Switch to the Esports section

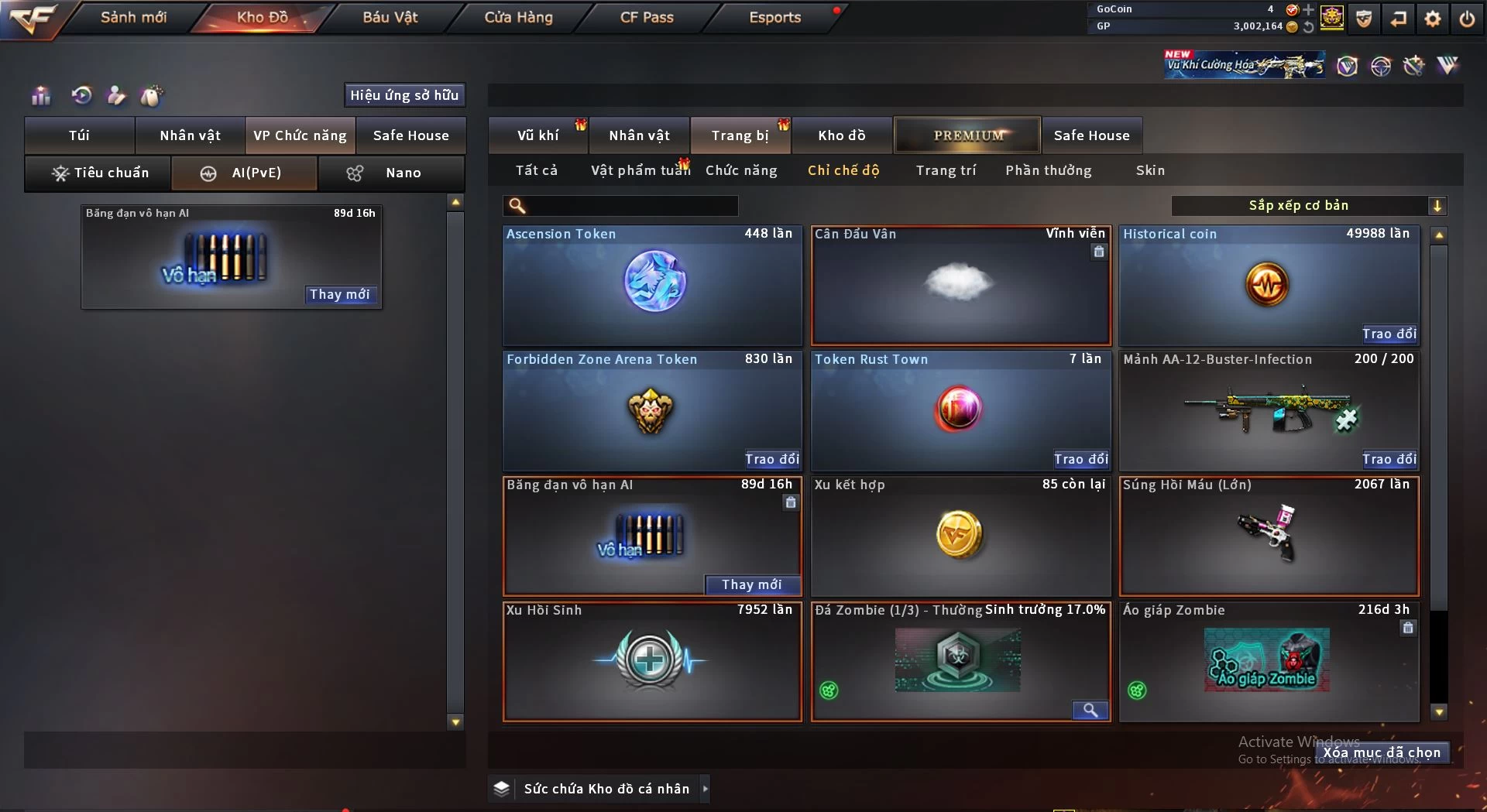click(x=774, y=17)
